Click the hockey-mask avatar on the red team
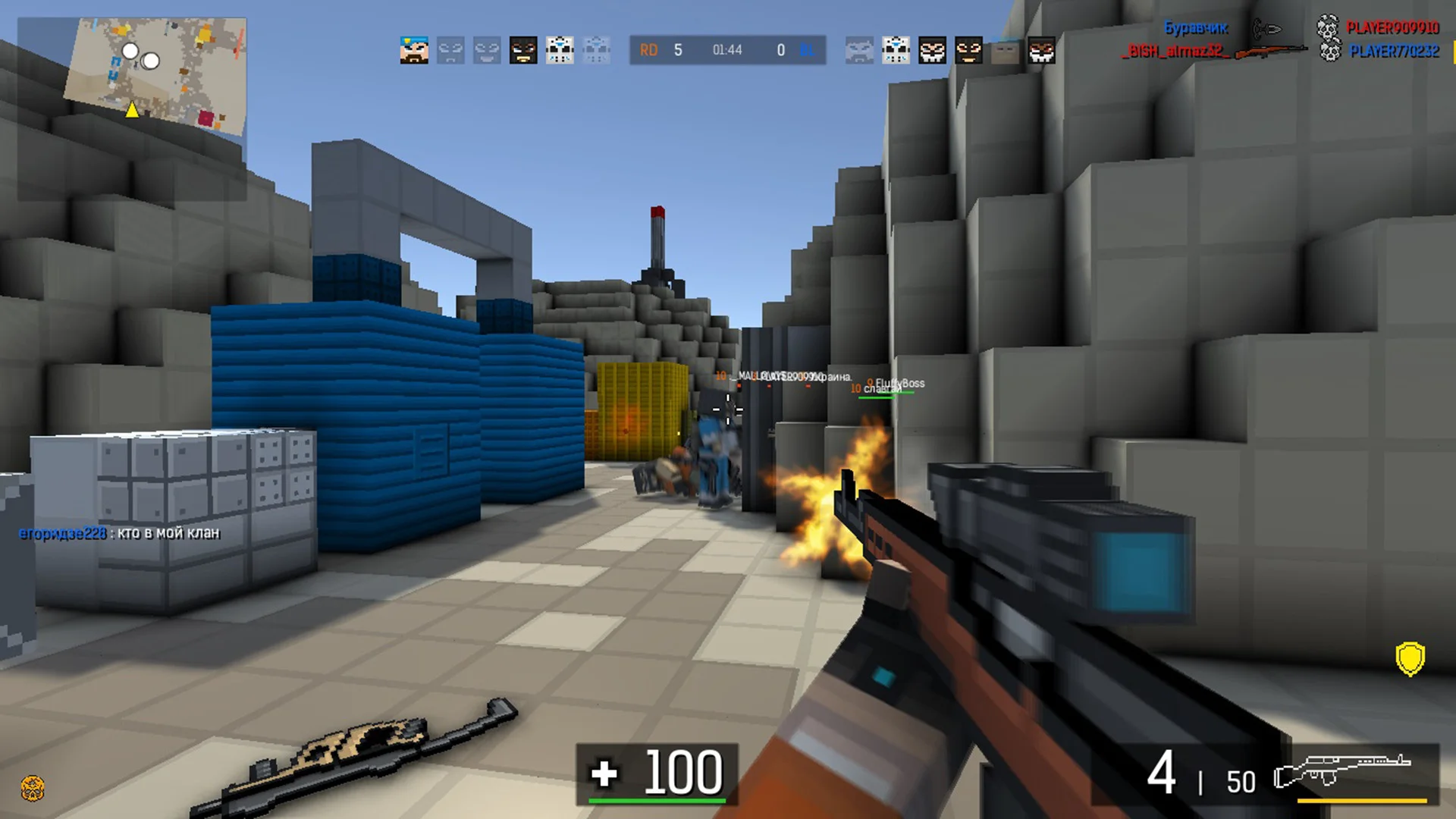The height and width of the screenshot is (819, 1456). pos(560,49)
